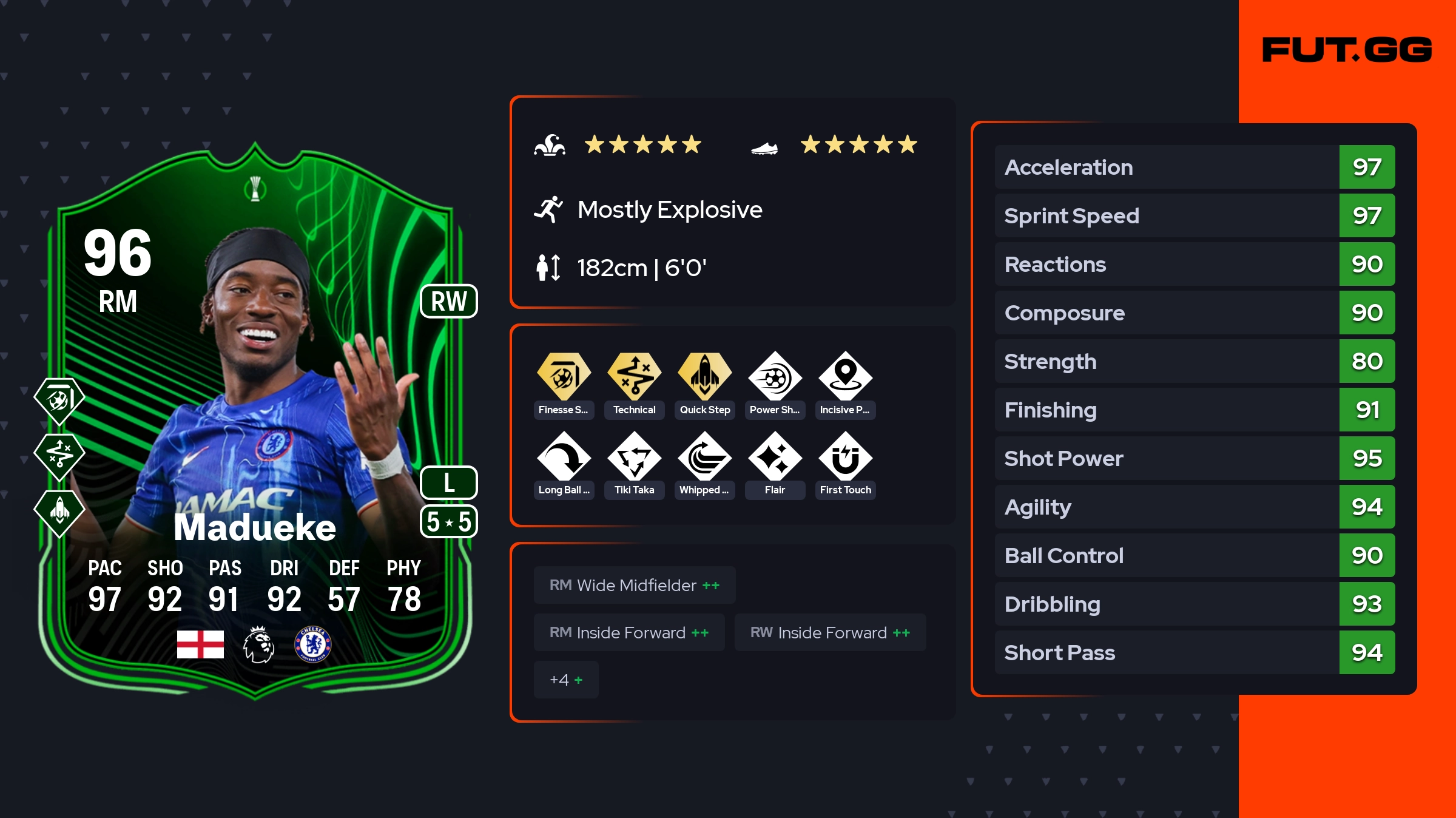1456x818 pixels.
Task: Choose the Tiki Taka playstyle icon
Action: [634, 457]
